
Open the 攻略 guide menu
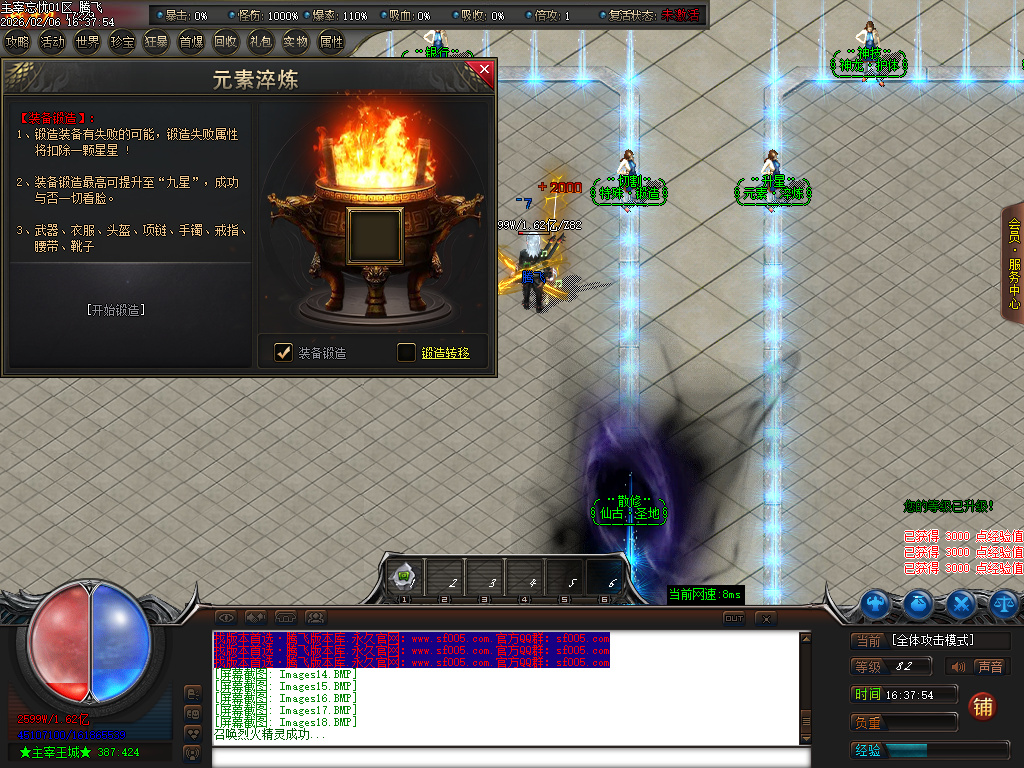coord(17,42)
